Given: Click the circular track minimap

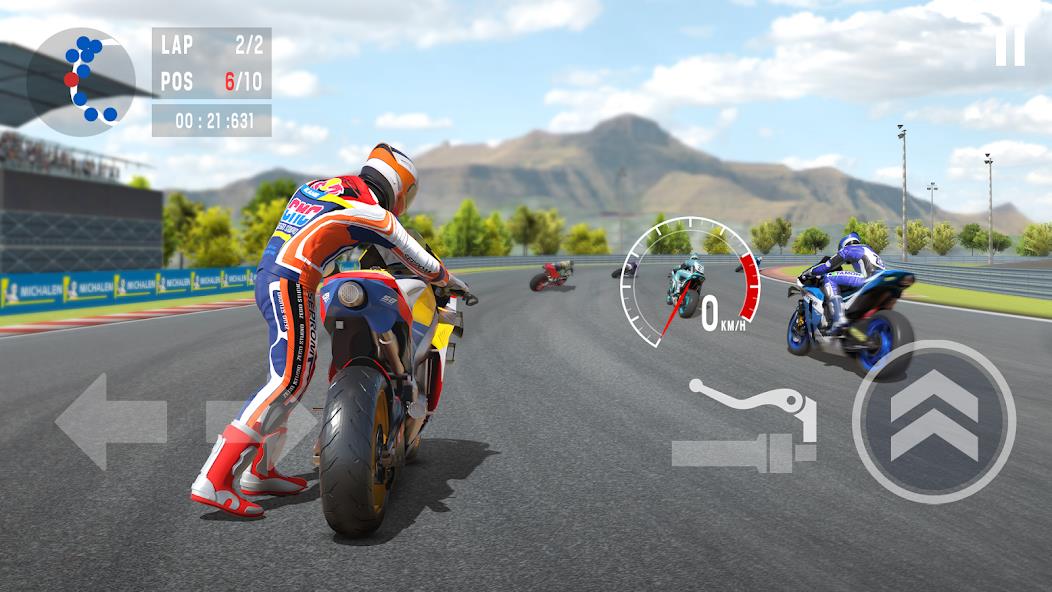Looking at the screenshot, I should (x=80, y=81).
